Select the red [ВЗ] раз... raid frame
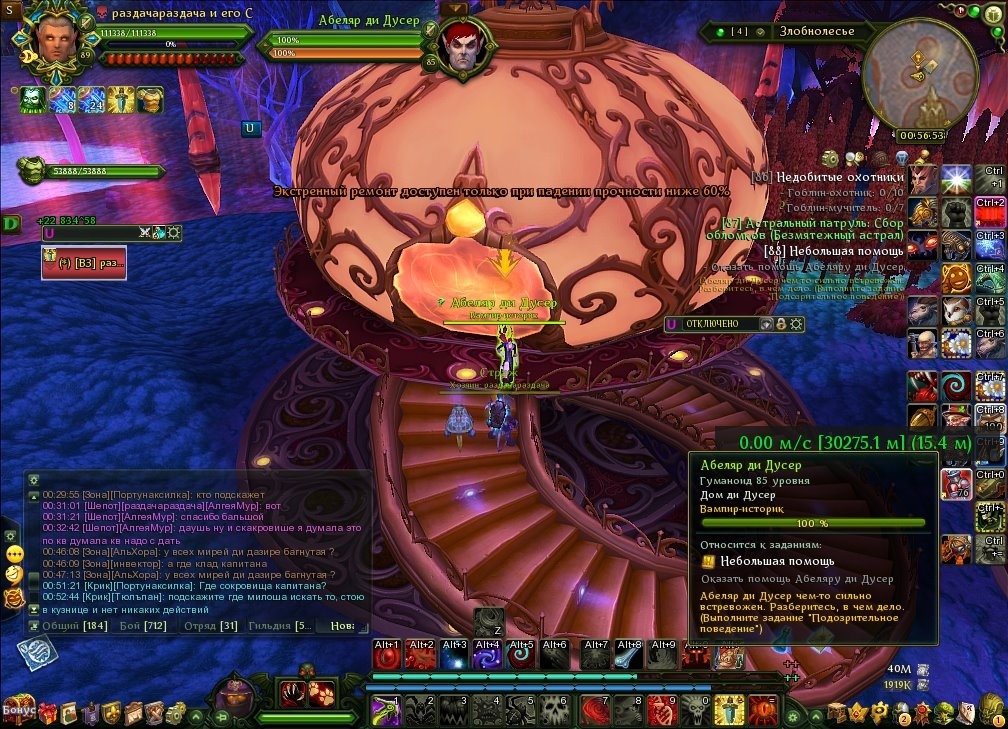Screen dimensions: 1008x729 (x=84, y=262)
